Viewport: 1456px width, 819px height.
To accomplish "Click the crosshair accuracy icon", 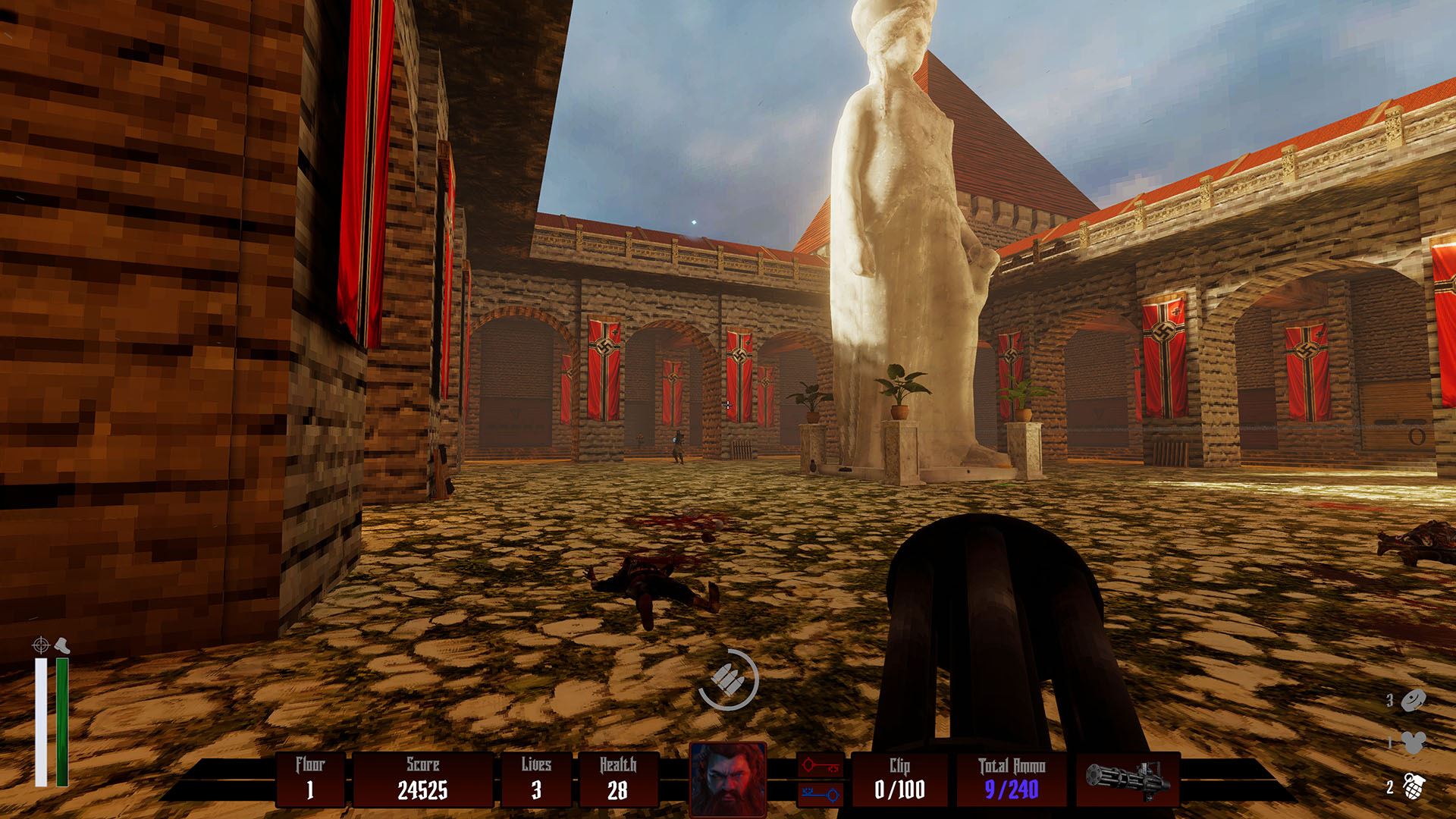I will click(x=41, y=645).
